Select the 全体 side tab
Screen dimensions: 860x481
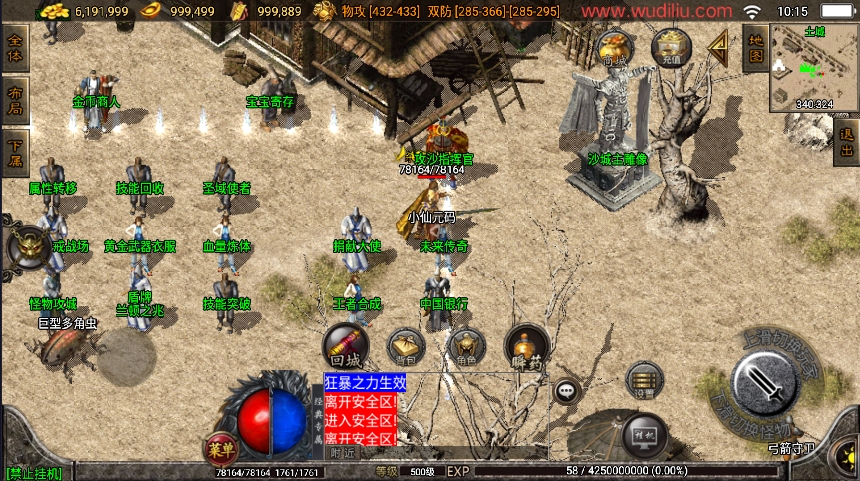tap(15, 46)
